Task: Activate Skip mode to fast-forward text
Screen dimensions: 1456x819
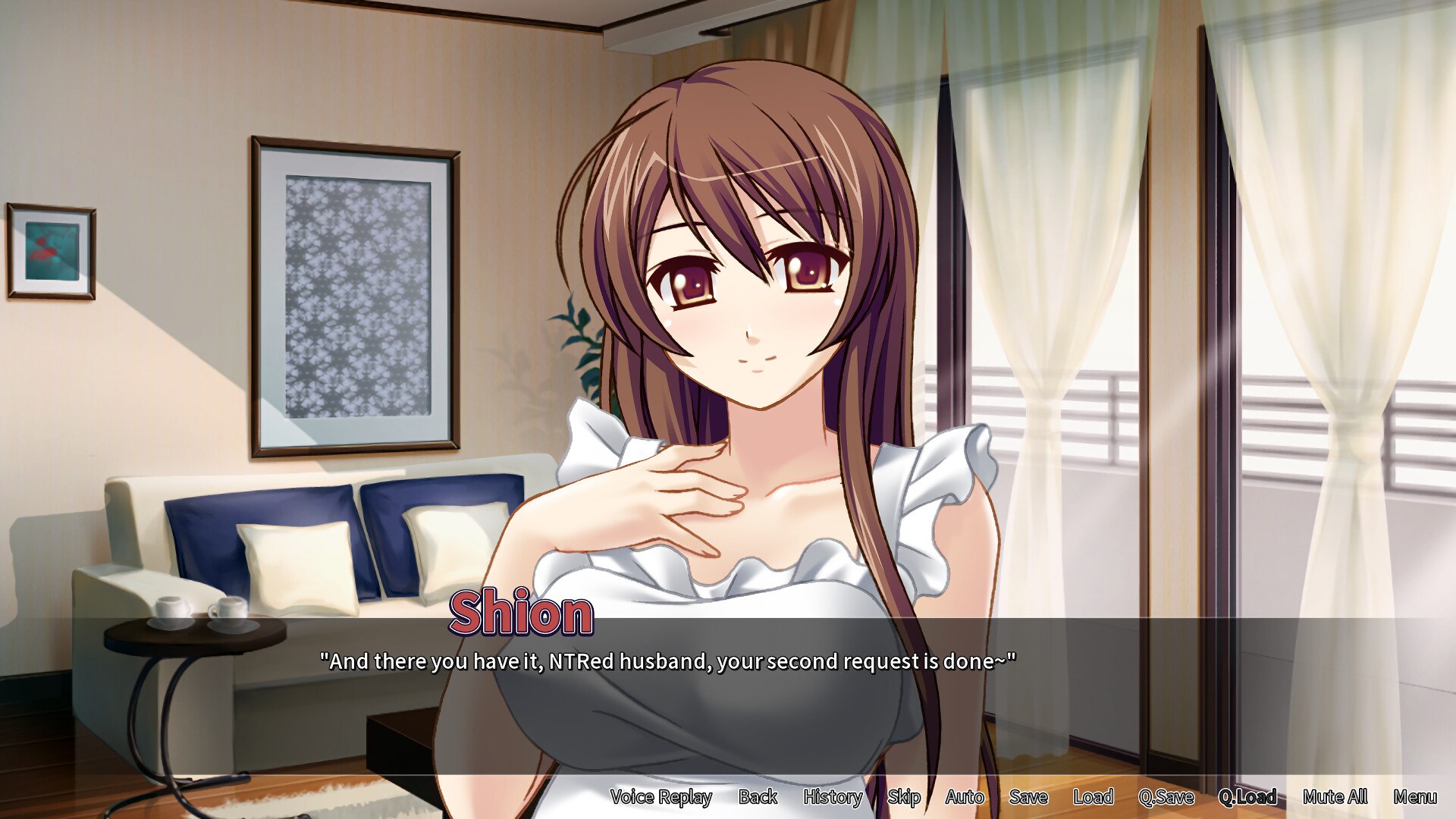Action: click(904, 797)
